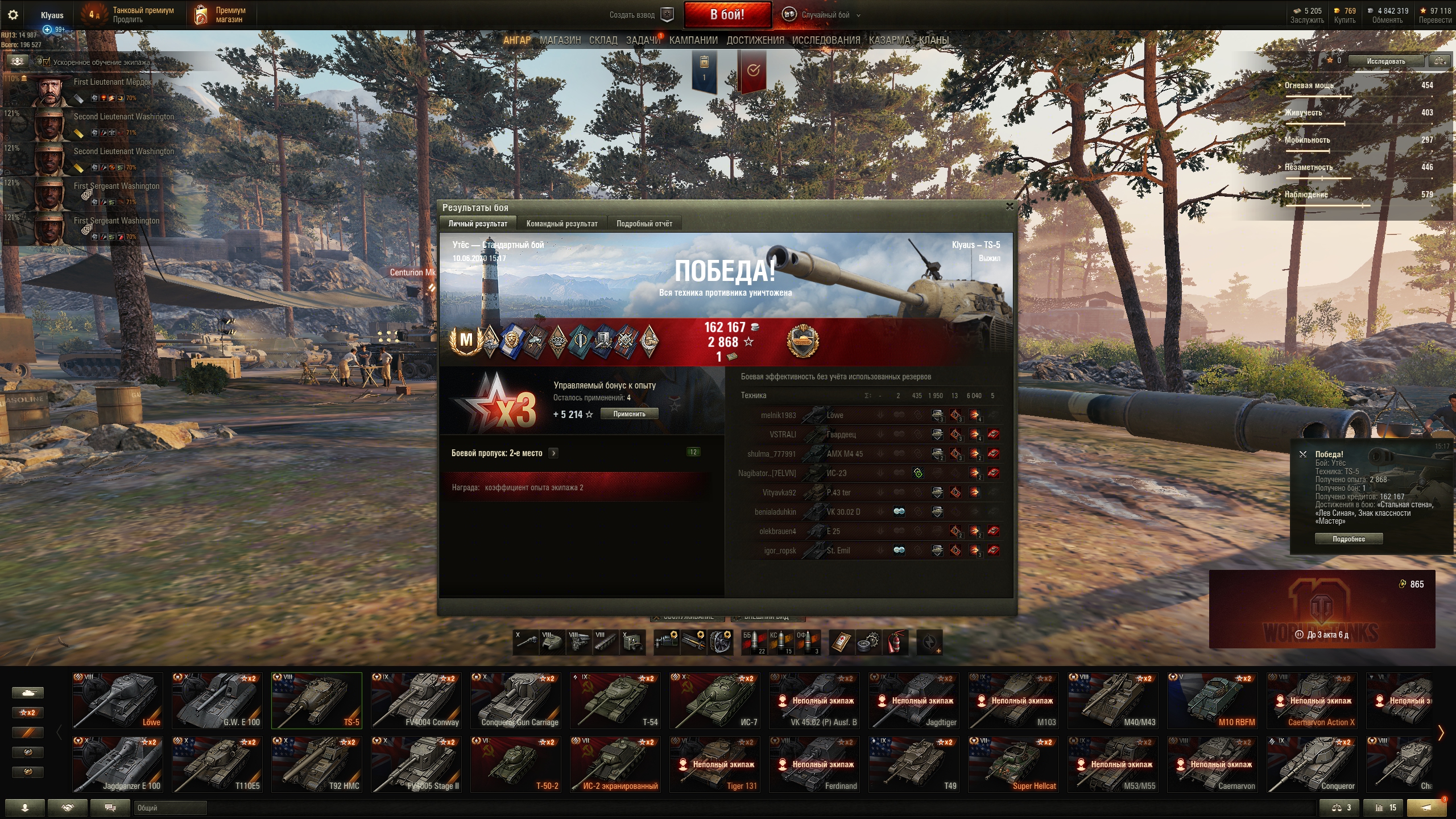The width and height of the screenshot is (1456, 819).
Task: Pick the Super Hellcat tank card
Action: 1014,764
